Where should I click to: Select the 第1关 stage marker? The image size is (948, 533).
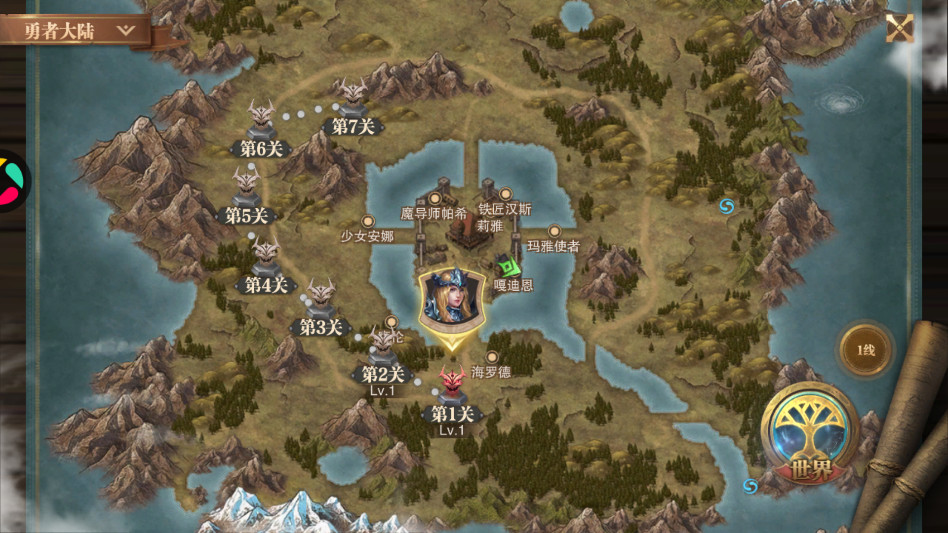(452, 384)
